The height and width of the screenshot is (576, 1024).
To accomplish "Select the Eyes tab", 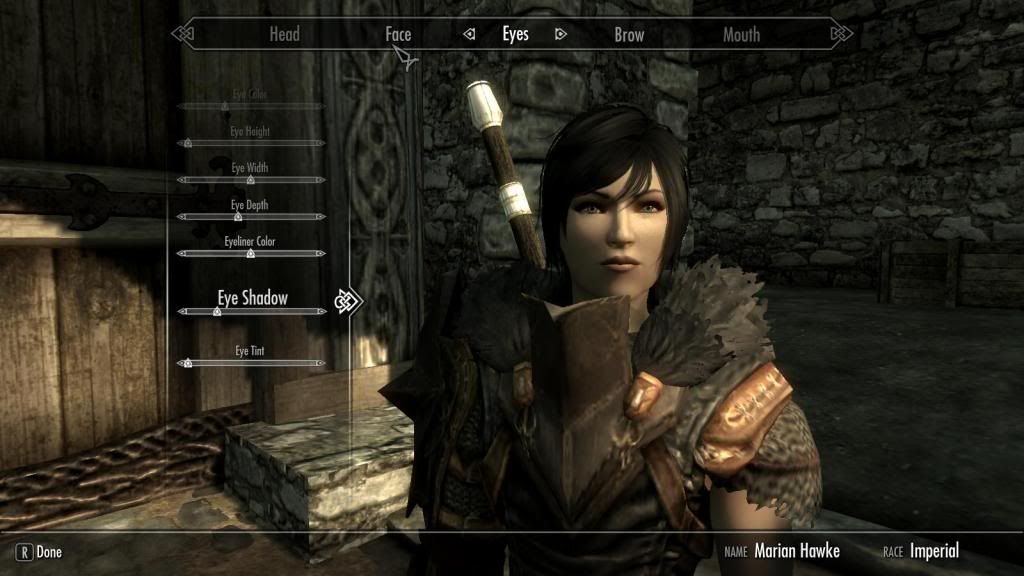I will (x=515, y=34).
